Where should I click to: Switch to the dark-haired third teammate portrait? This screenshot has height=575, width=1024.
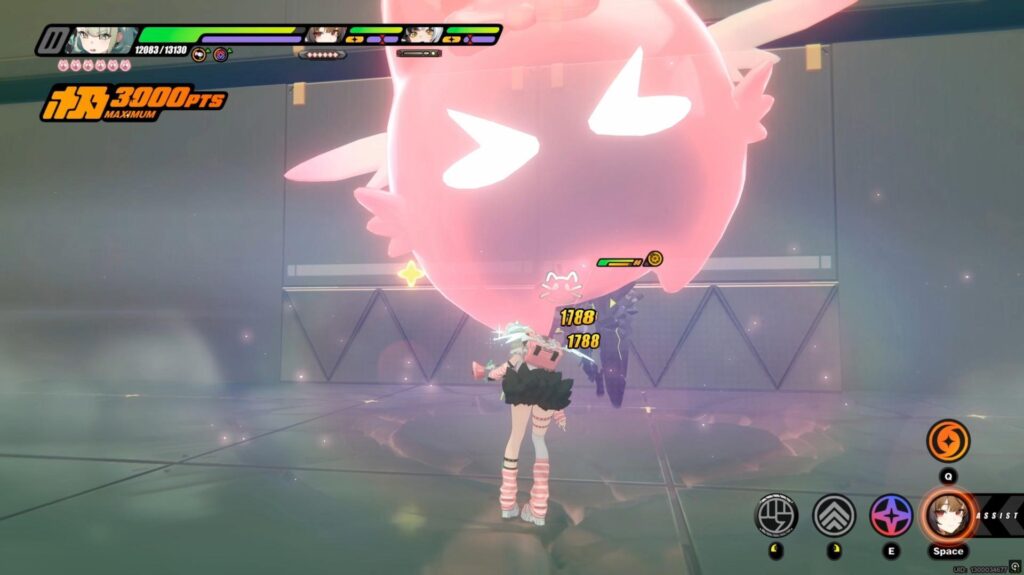pyautogui.click(x=421, y=36)
